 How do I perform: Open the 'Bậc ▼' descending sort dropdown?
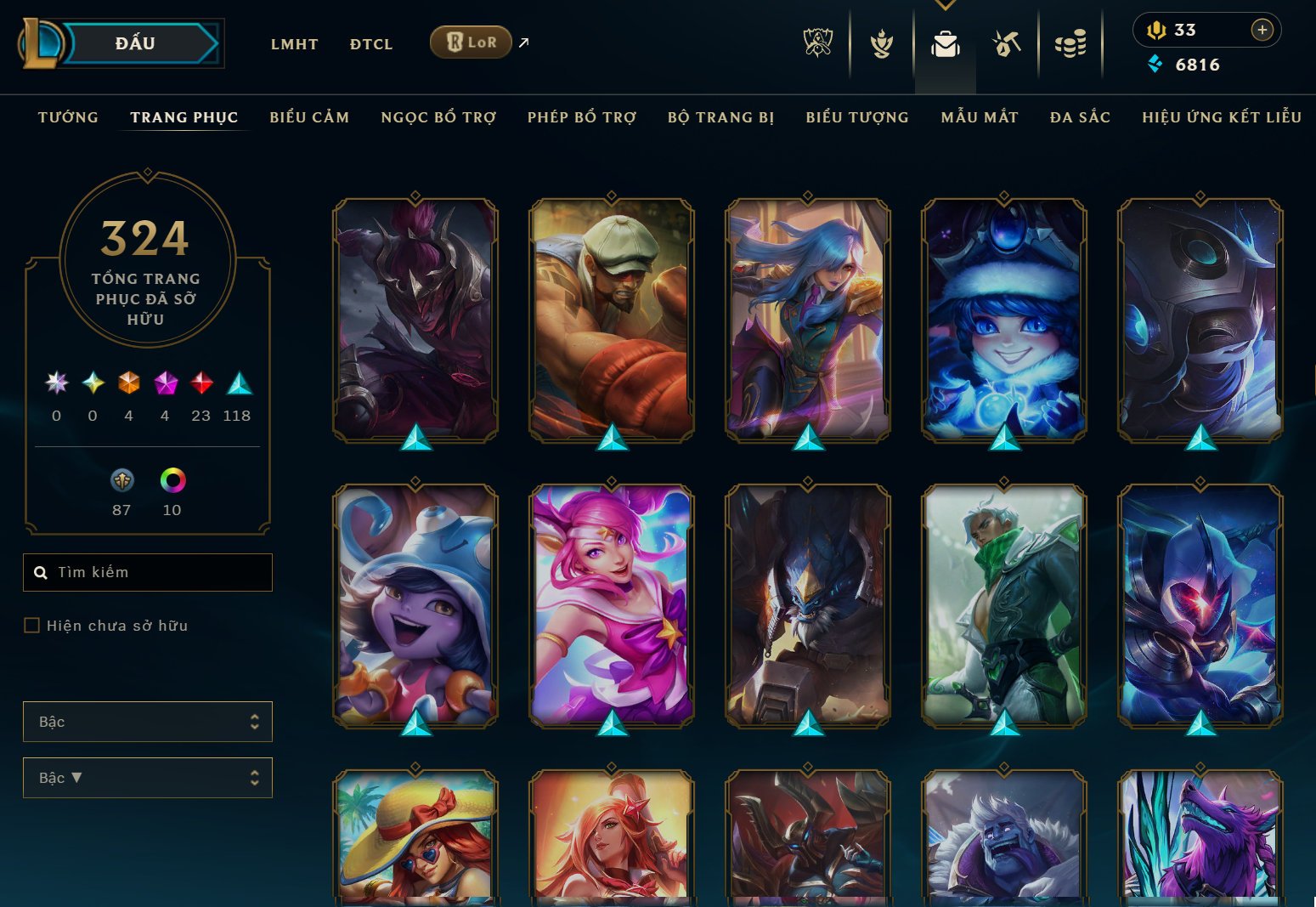[x=147, y=777]
